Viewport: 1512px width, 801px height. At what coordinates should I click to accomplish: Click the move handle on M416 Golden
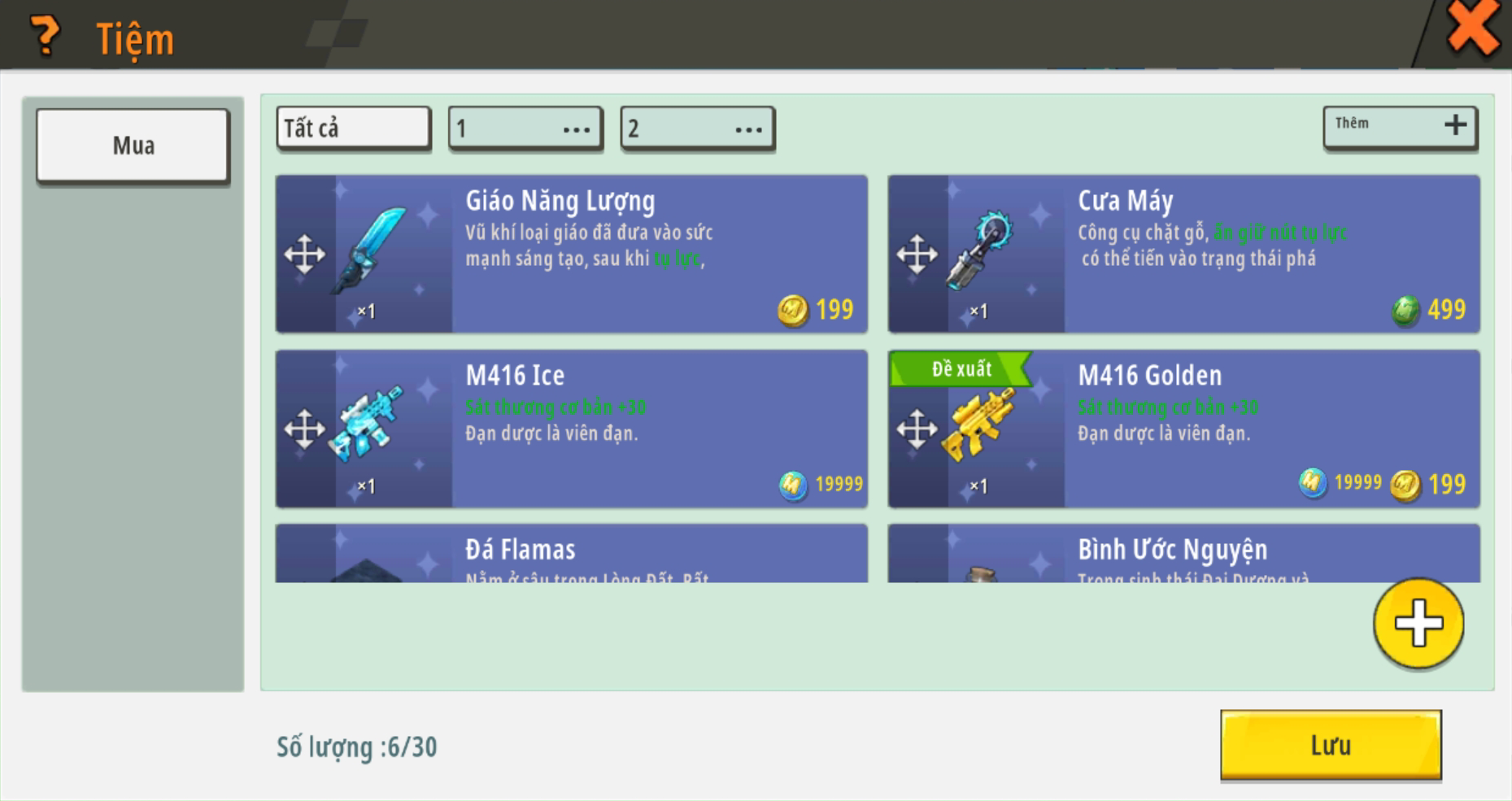pyautogui.click(x=917, y=429)
